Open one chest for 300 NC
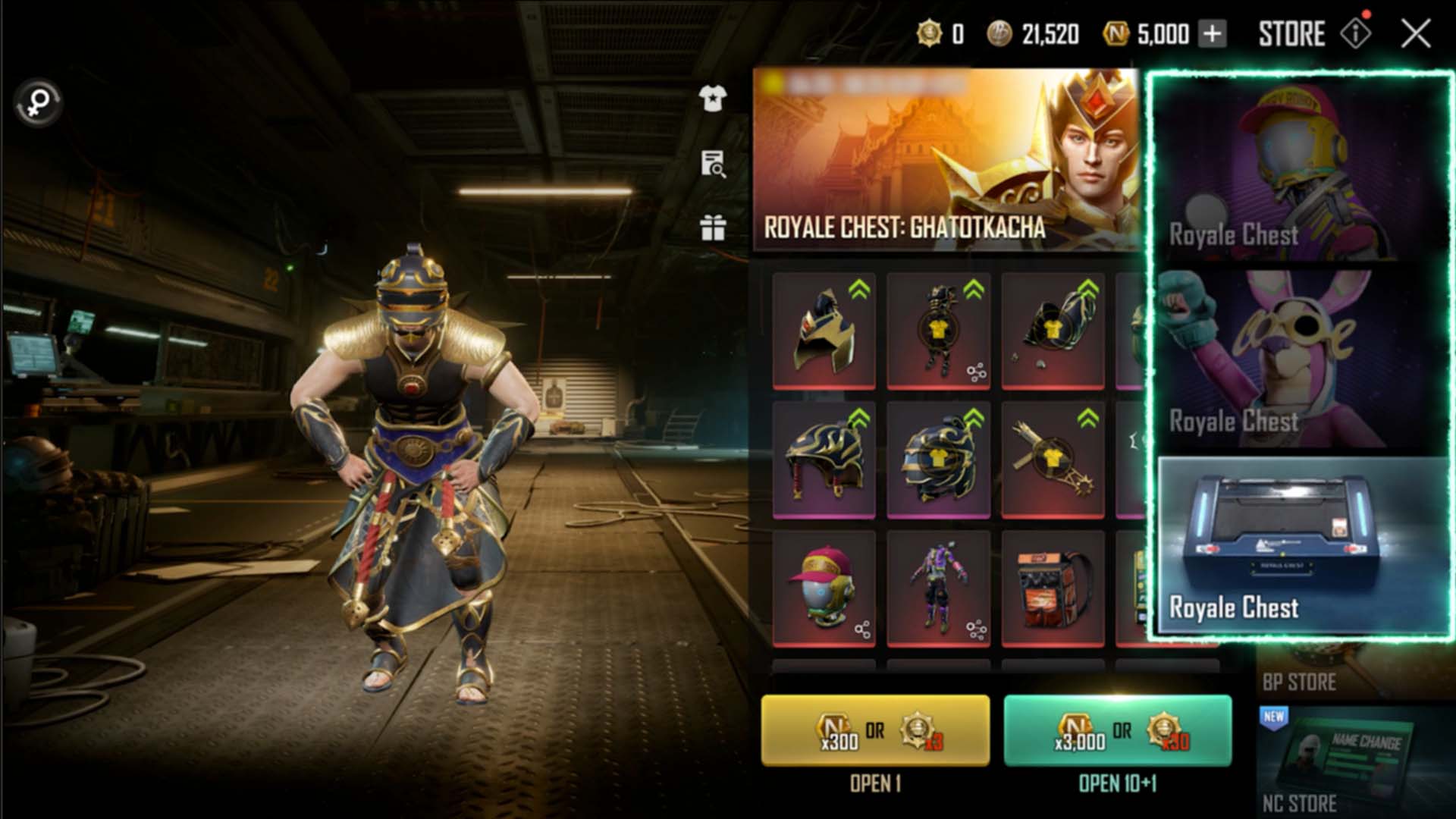Screen dimensions: 1456x819 [x=875, y=731]
